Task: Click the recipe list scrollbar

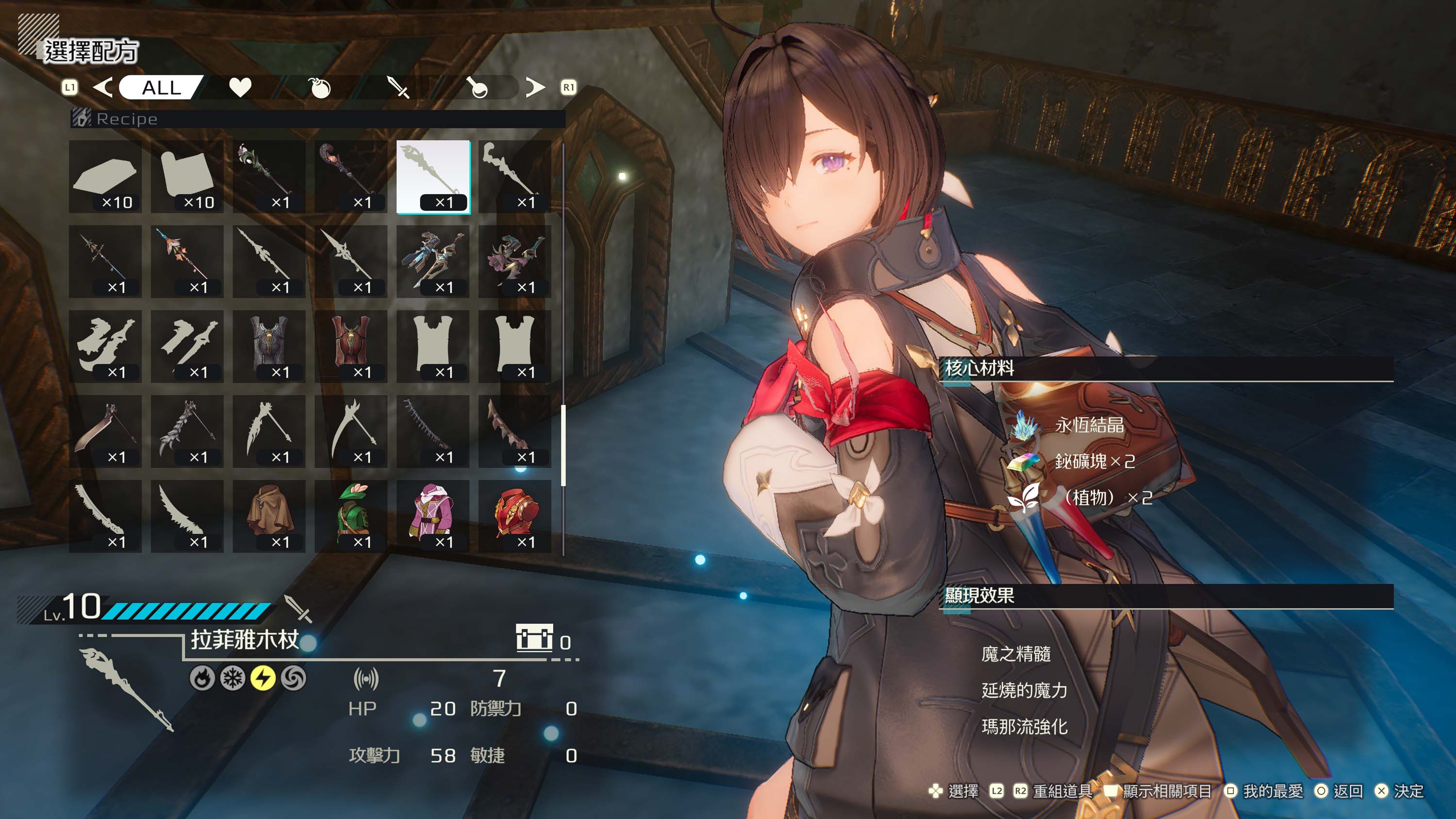Action: point(563,445)
